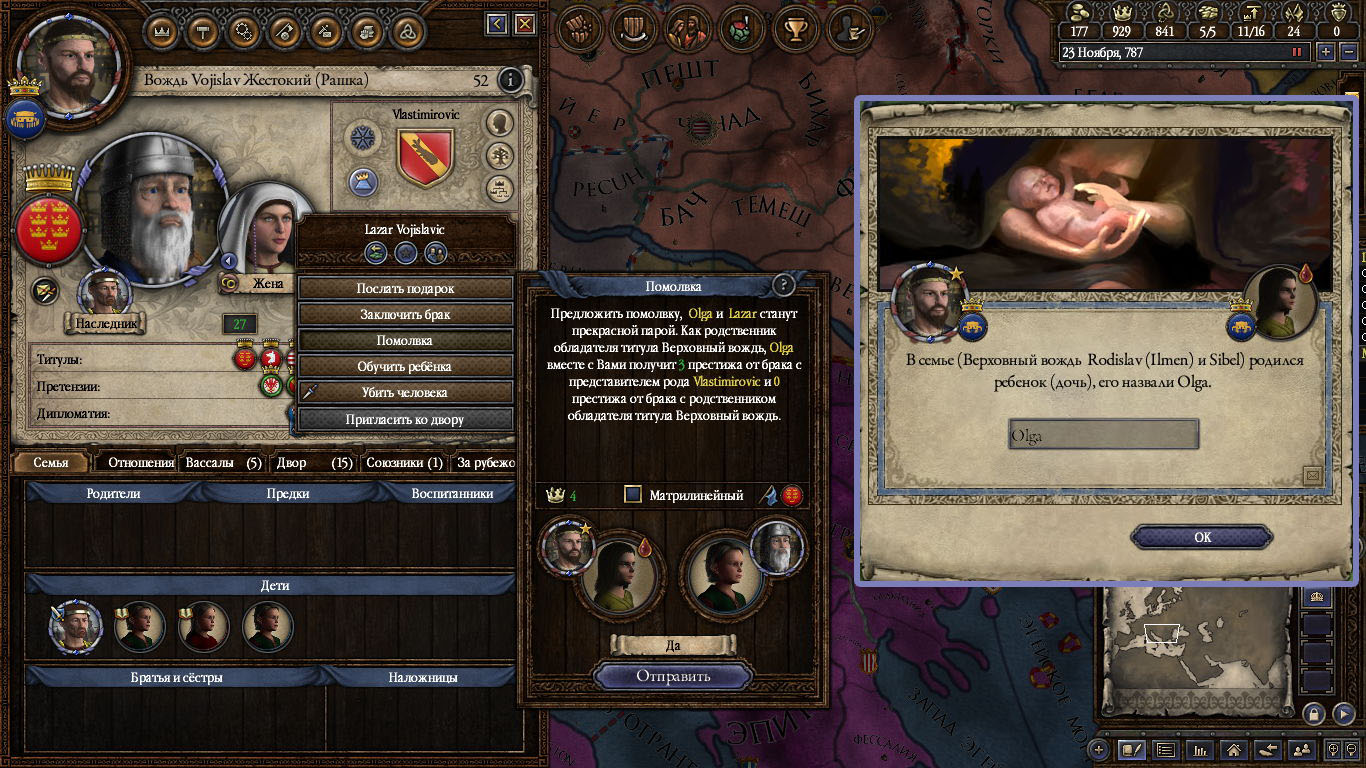Pause the game next to the date

(1299, 52)
